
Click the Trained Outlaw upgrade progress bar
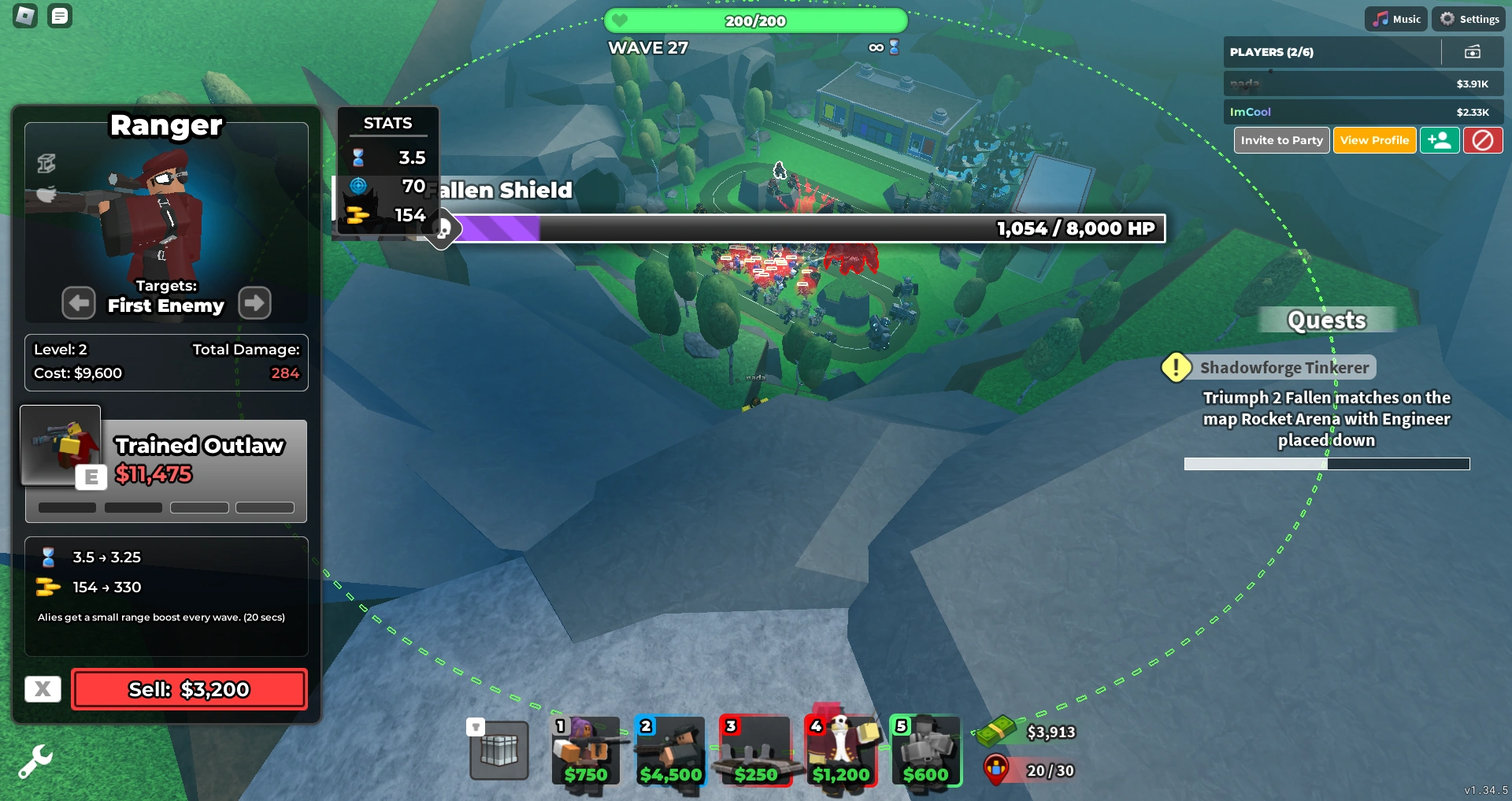pos(165,508)
